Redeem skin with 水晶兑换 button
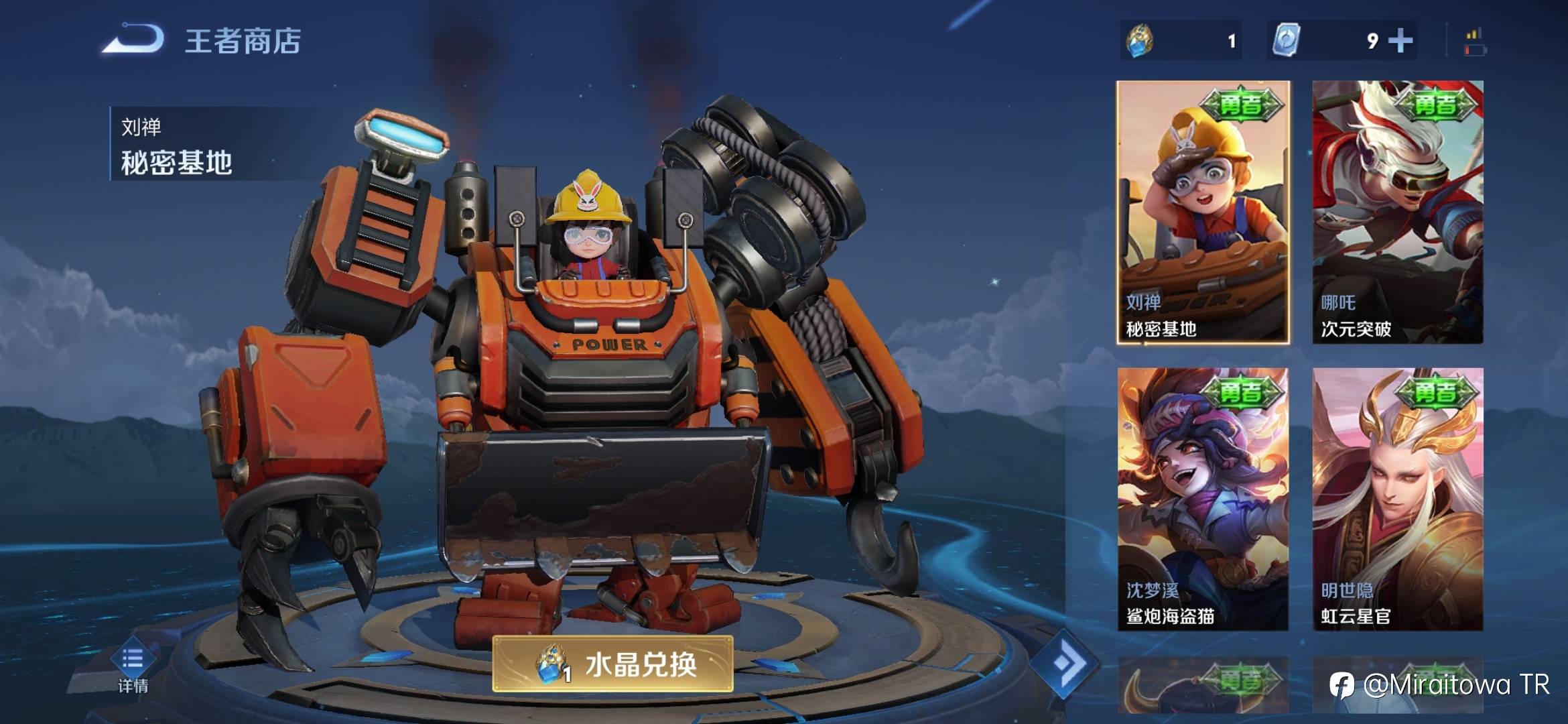 tap(613, 664)
